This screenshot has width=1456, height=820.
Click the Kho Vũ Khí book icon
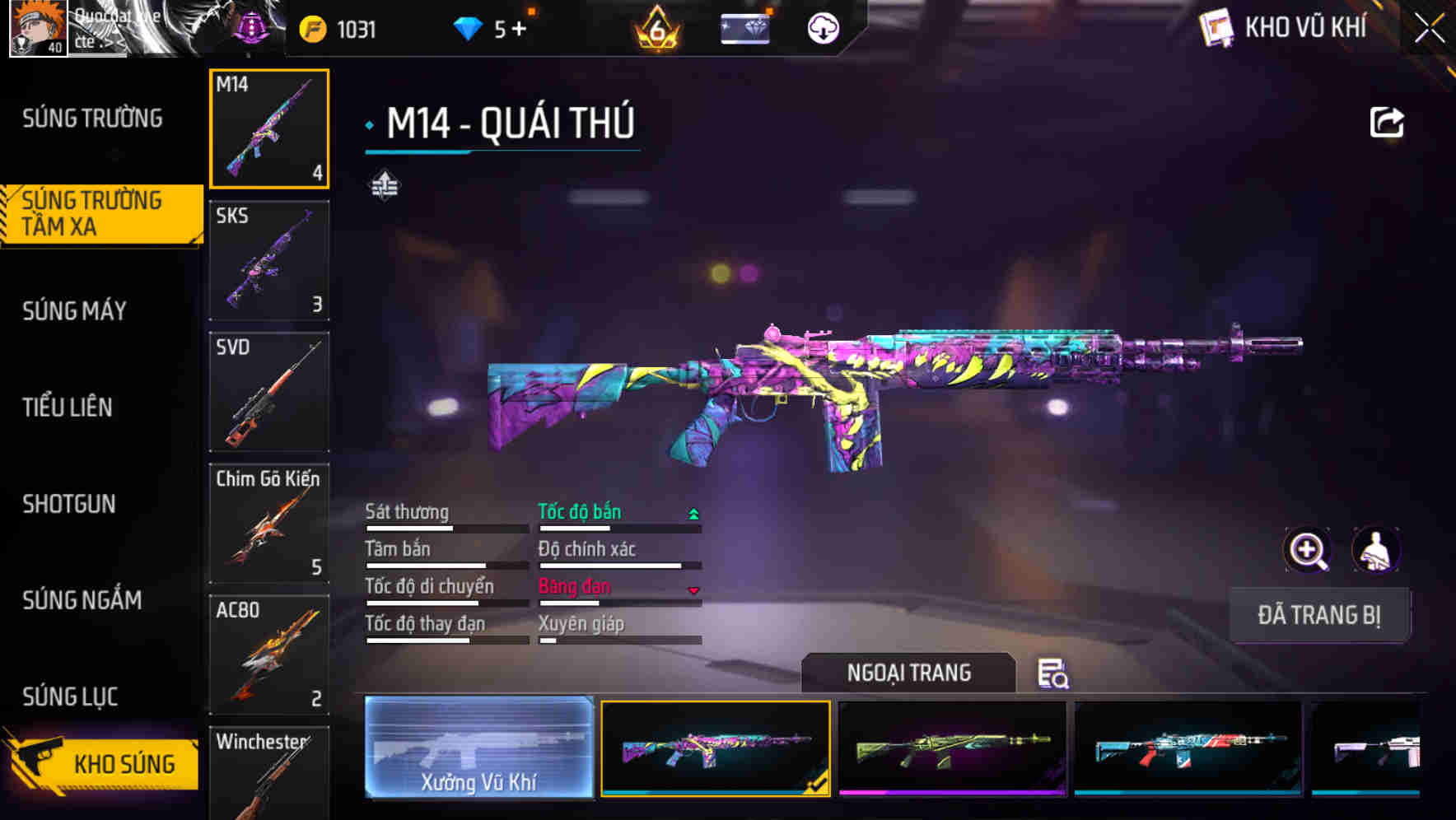[x=1216, y=27]
